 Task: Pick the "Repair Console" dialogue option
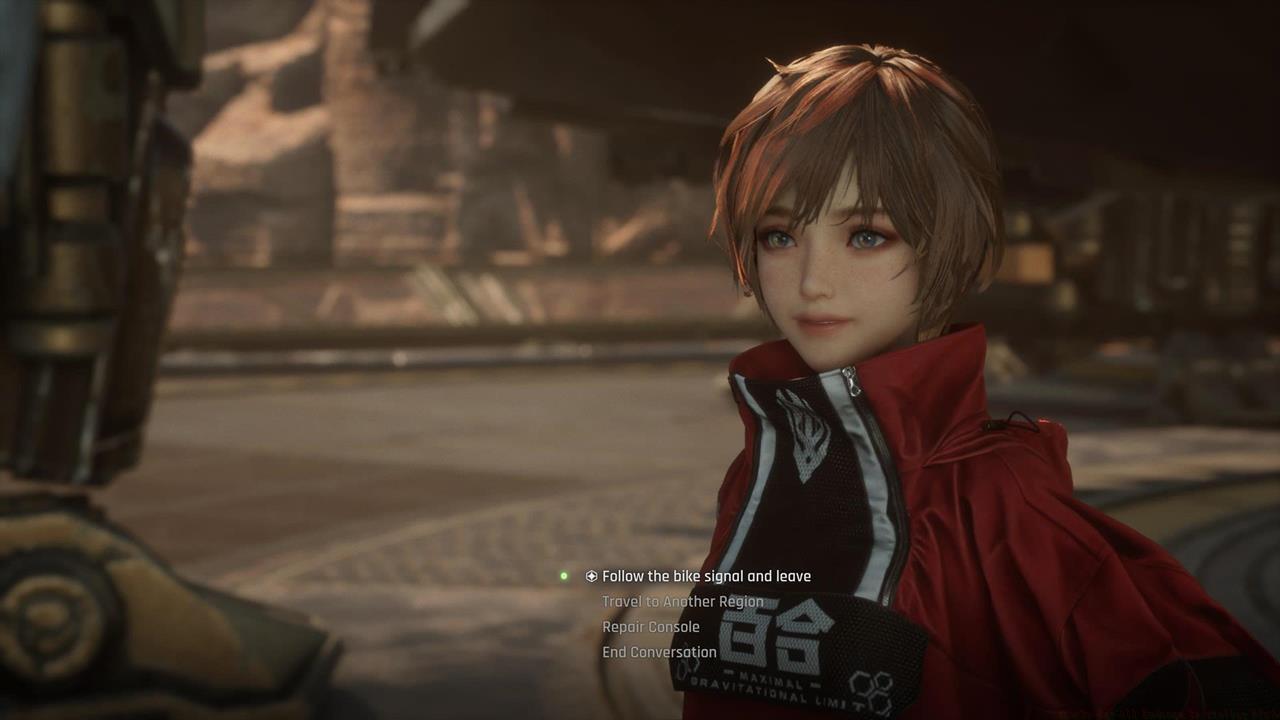point(650,627)
